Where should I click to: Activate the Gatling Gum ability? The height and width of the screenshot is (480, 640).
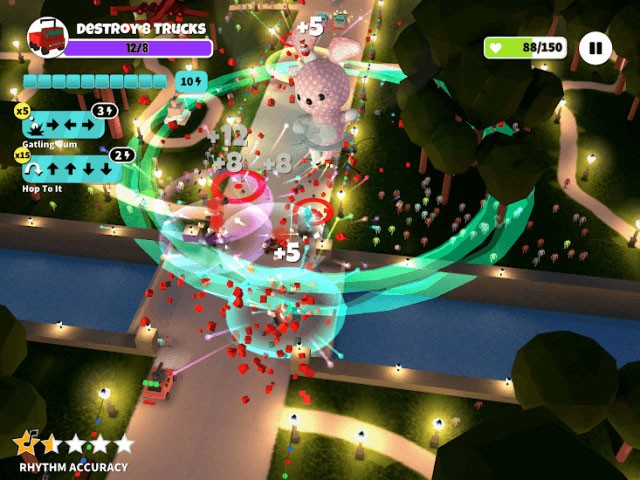coord(63,125)
